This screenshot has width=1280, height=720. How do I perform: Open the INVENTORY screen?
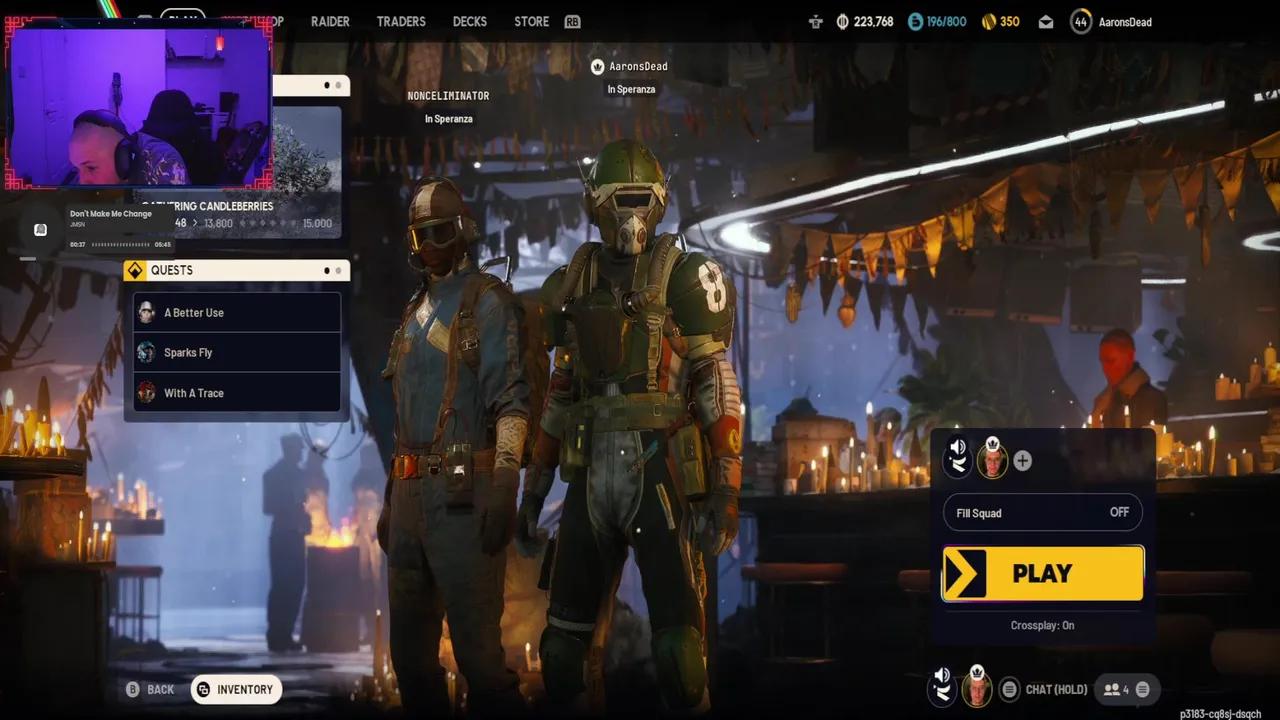click(236, 689)
